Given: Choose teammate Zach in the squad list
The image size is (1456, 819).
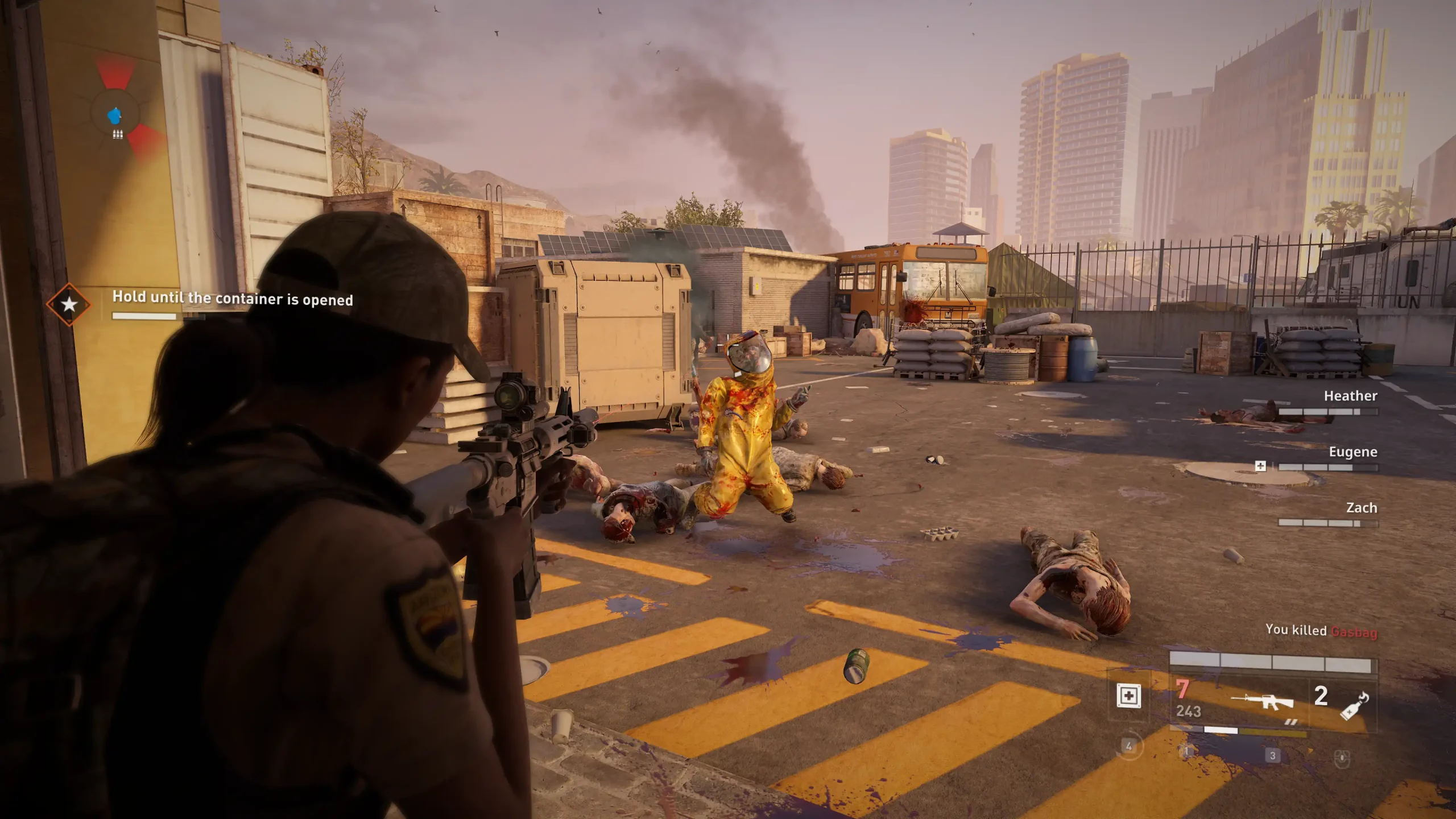Looking at the screenshot, I should coord(1361,508).
